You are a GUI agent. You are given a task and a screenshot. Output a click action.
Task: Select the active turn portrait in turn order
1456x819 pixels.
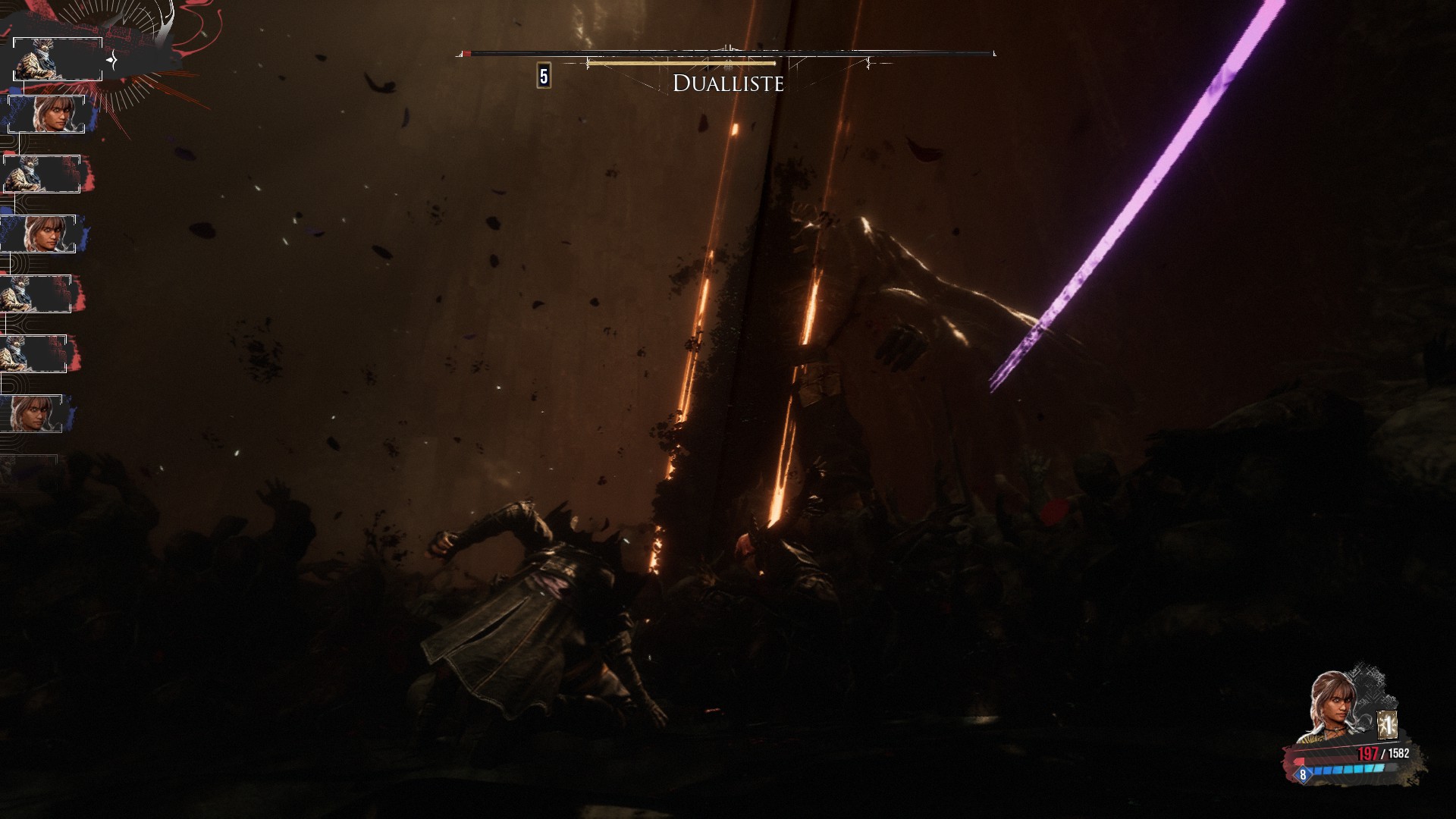pos(58,59)
